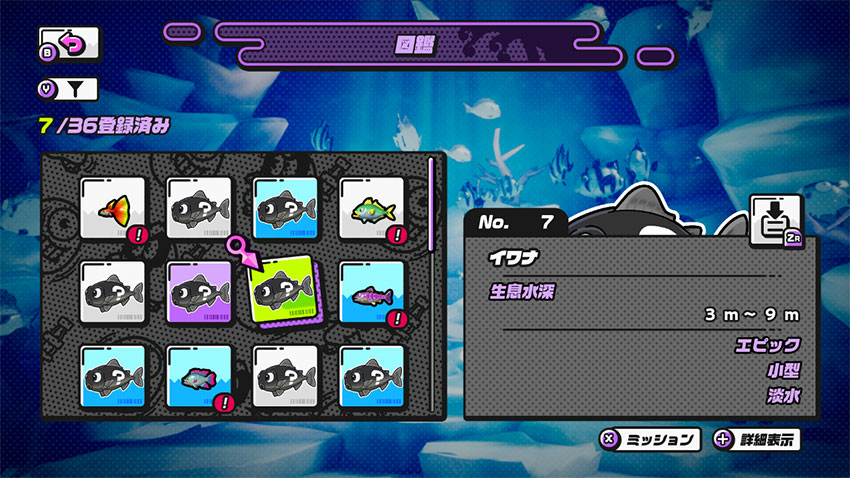Choose the rainbow-colored fish tile
Screen dimensions: 850x478
click(x=199, y=377)
